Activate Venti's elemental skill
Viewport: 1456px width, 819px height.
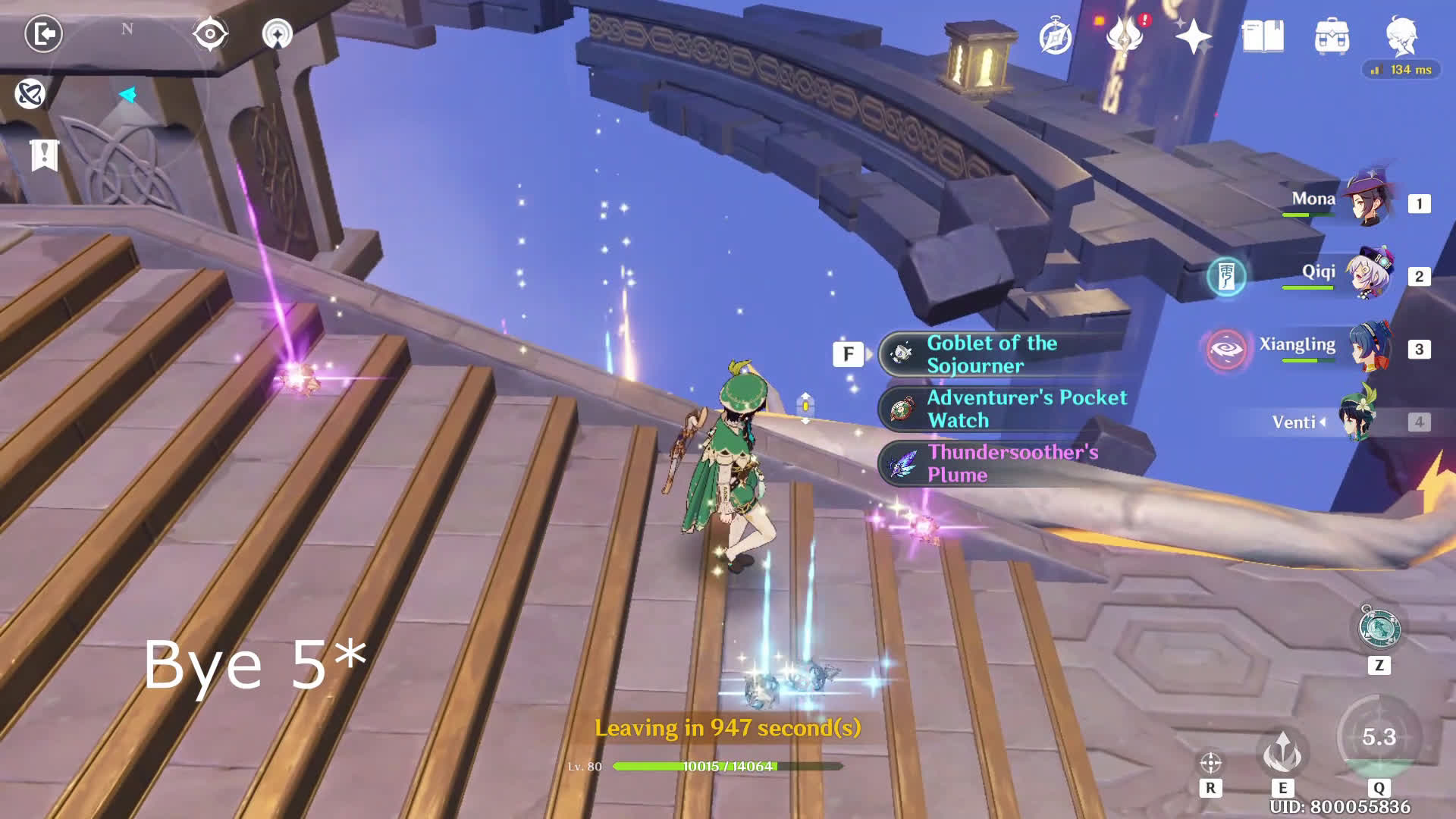coord(1282,752)
